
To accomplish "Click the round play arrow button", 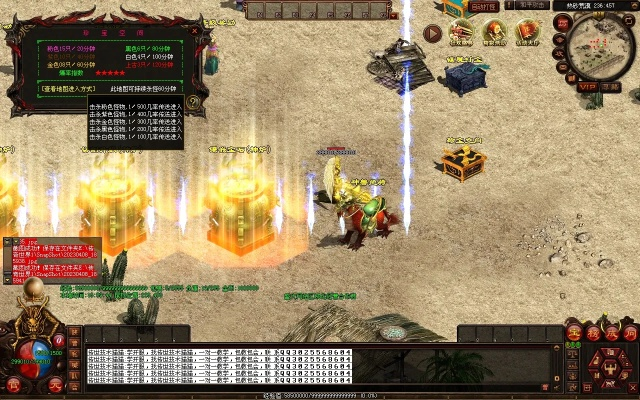I will 432,32.
